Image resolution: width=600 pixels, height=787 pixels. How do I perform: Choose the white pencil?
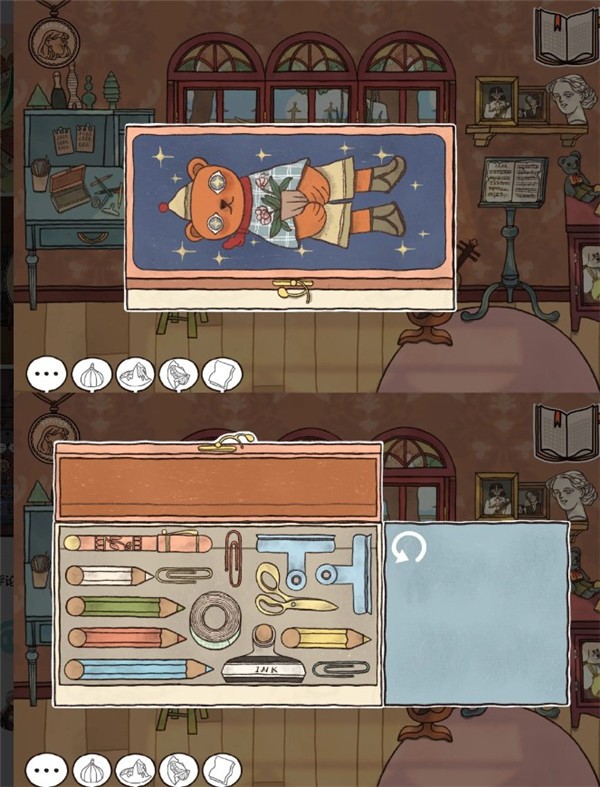click(x=108, y=576)
